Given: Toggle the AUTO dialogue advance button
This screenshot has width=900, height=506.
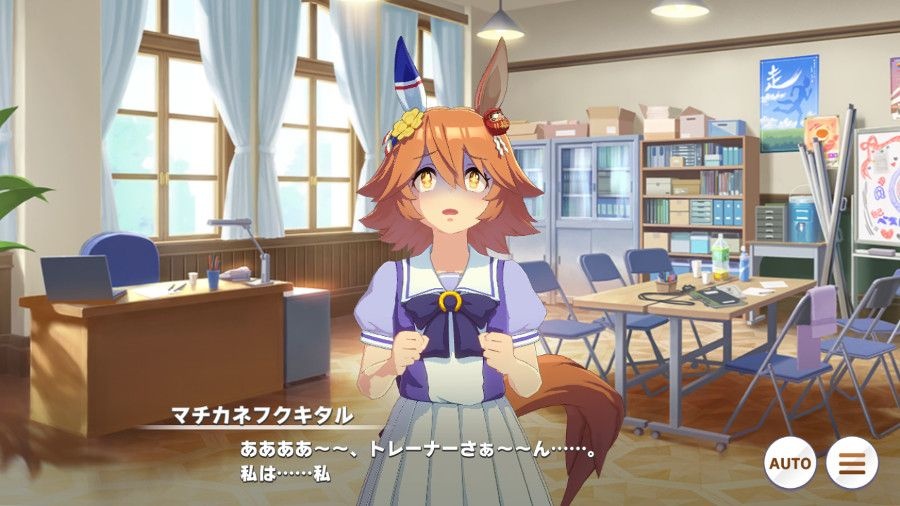Looking at the screenshot, I should pos(790,463).
